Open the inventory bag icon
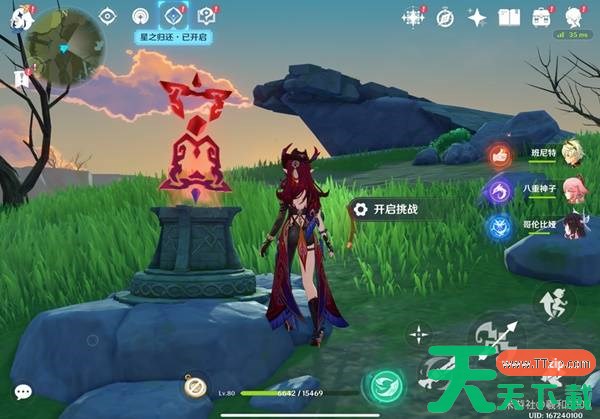 pos(541,17)
